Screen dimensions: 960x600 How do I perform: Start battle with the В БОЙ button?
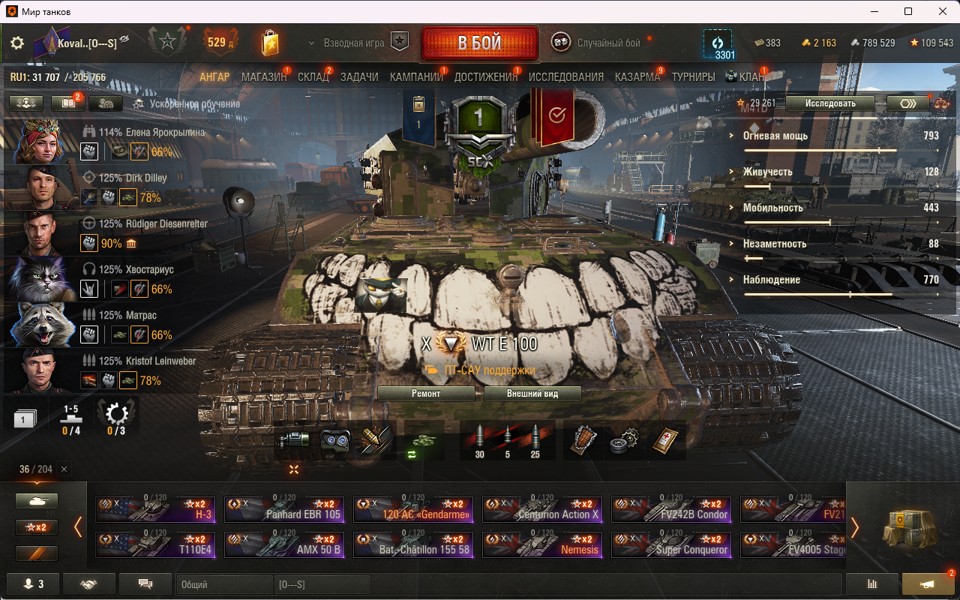480,44
